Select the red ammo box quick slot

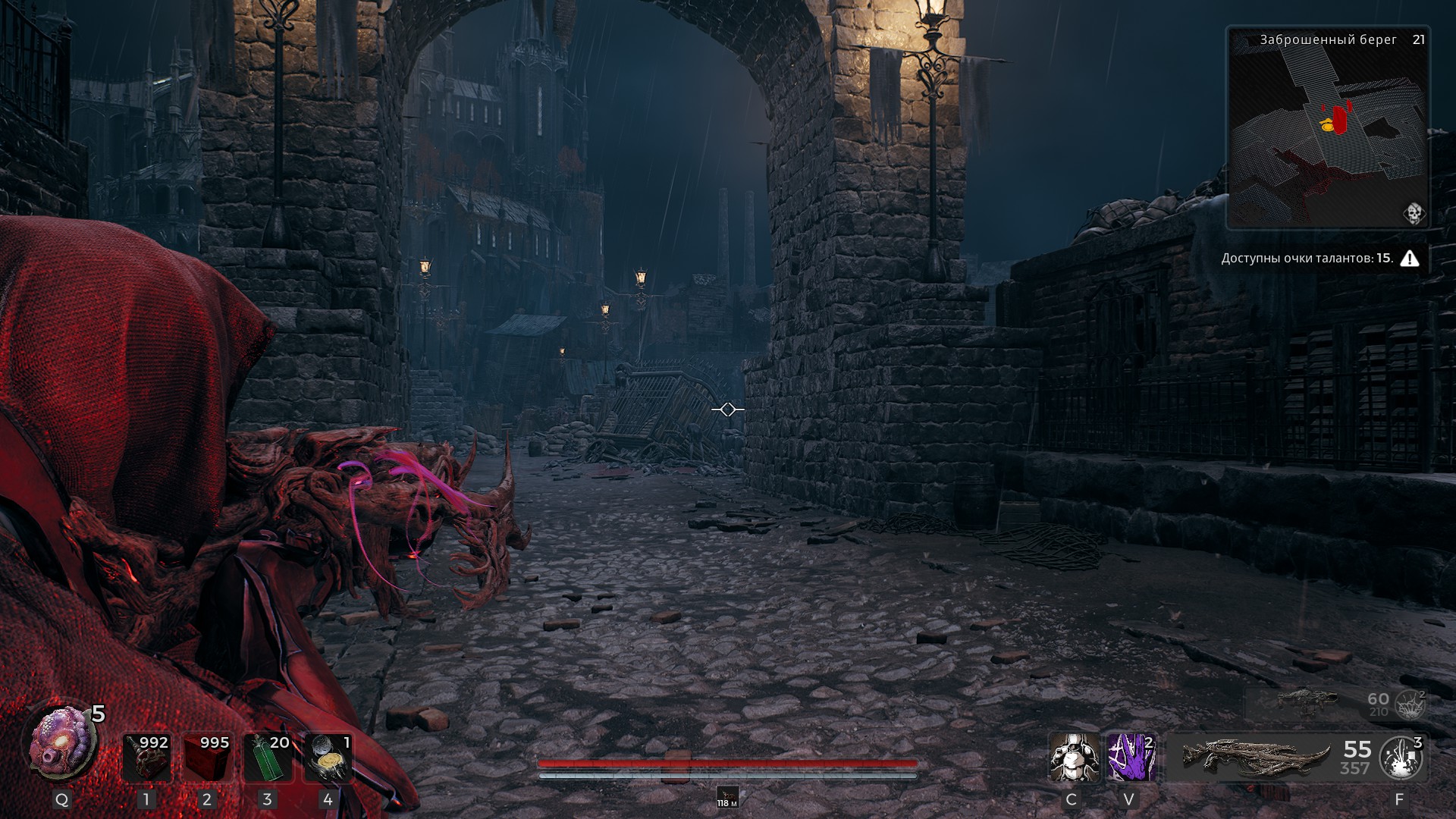point(207,757)
